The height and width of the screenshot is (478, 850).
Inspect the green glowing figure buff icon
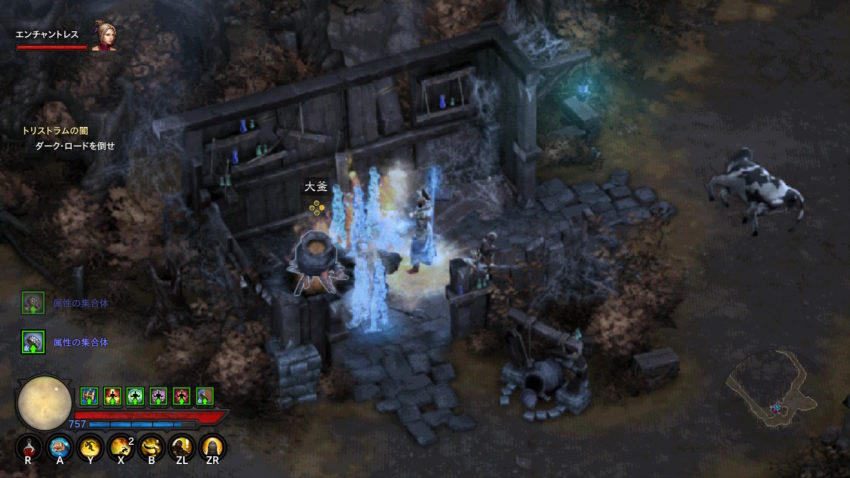[x=135, y=396]
